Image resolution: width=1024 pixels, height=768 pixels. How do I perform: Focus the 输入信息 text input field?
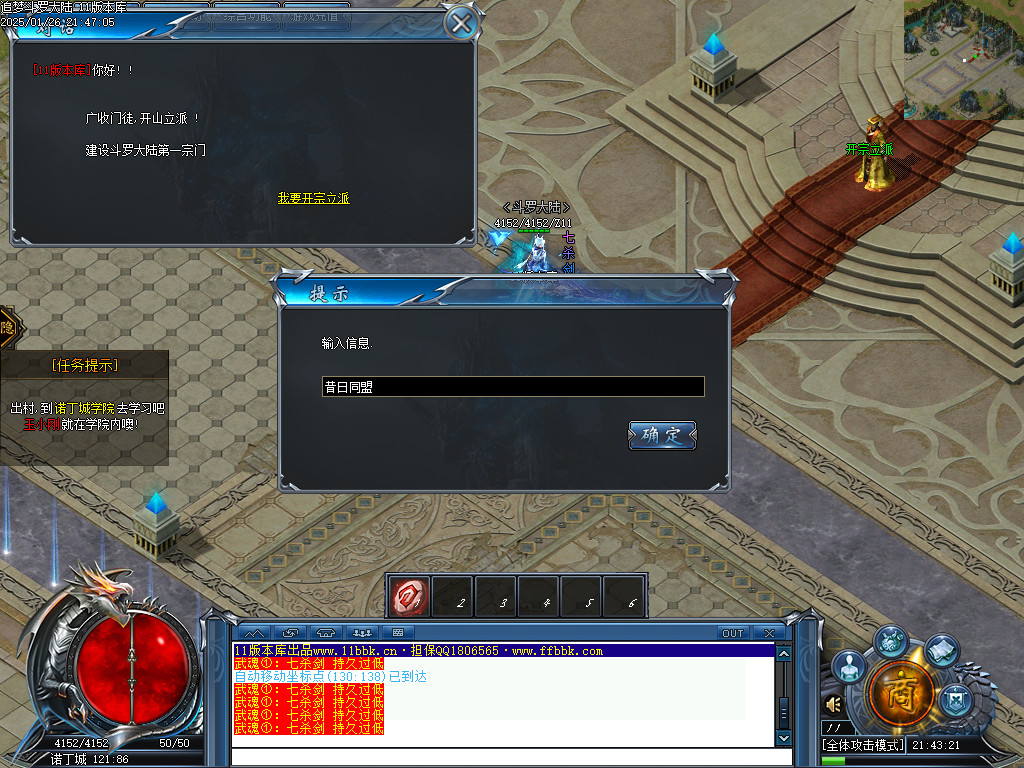pyautogui.click(x=513, y=387)
